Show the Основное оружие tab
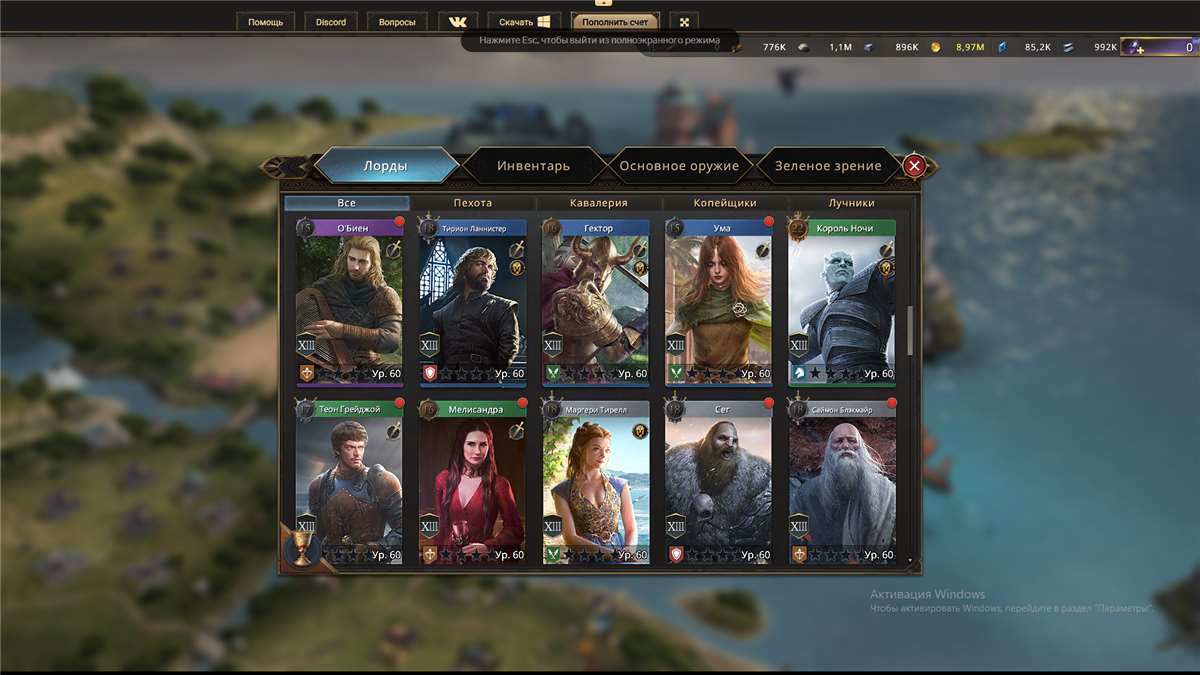The width and height of the screenshot is (1200, 675). coord(679,166)
